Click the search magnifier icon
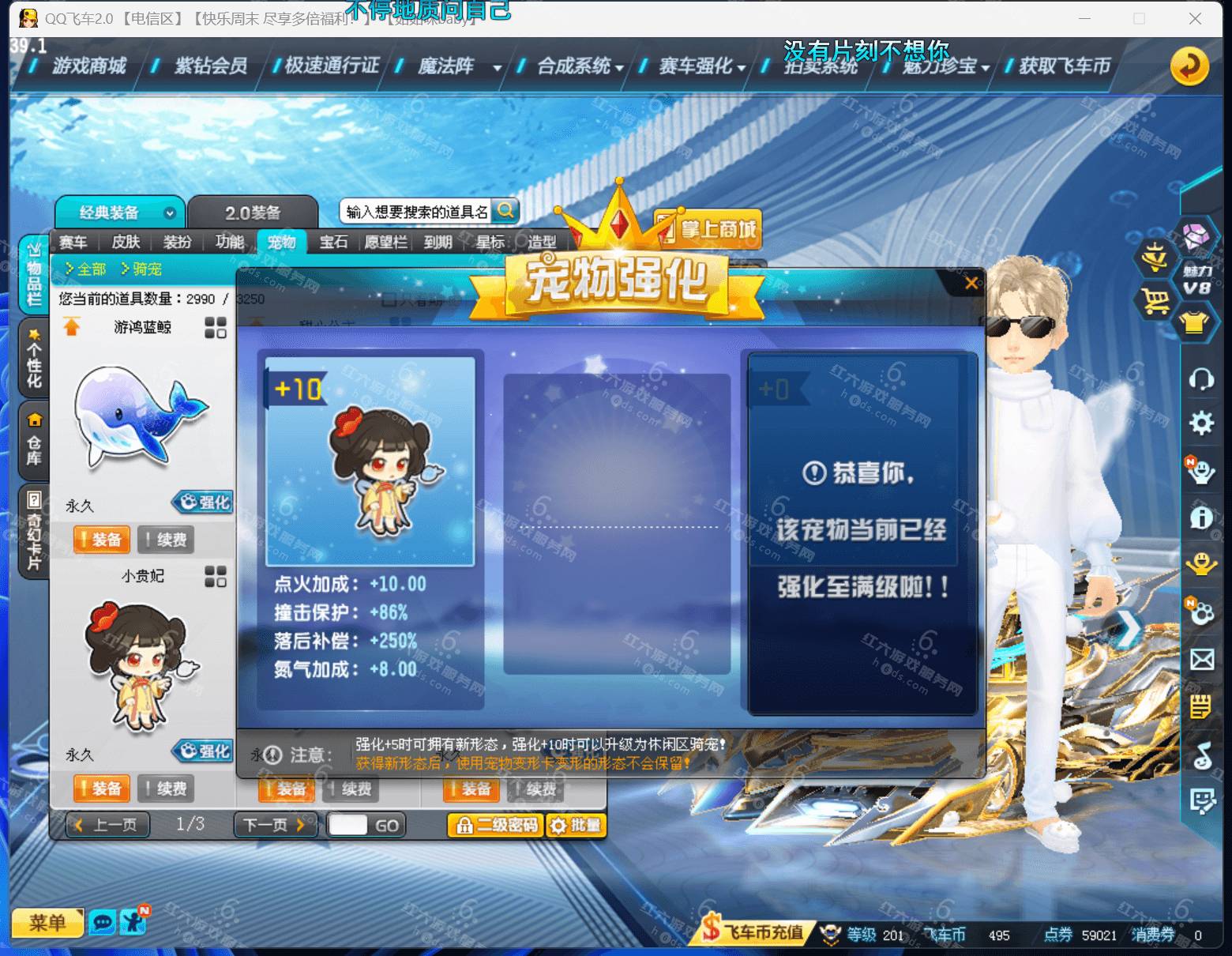This screenshot has height=956, width=1232. (x=506, y=210)
